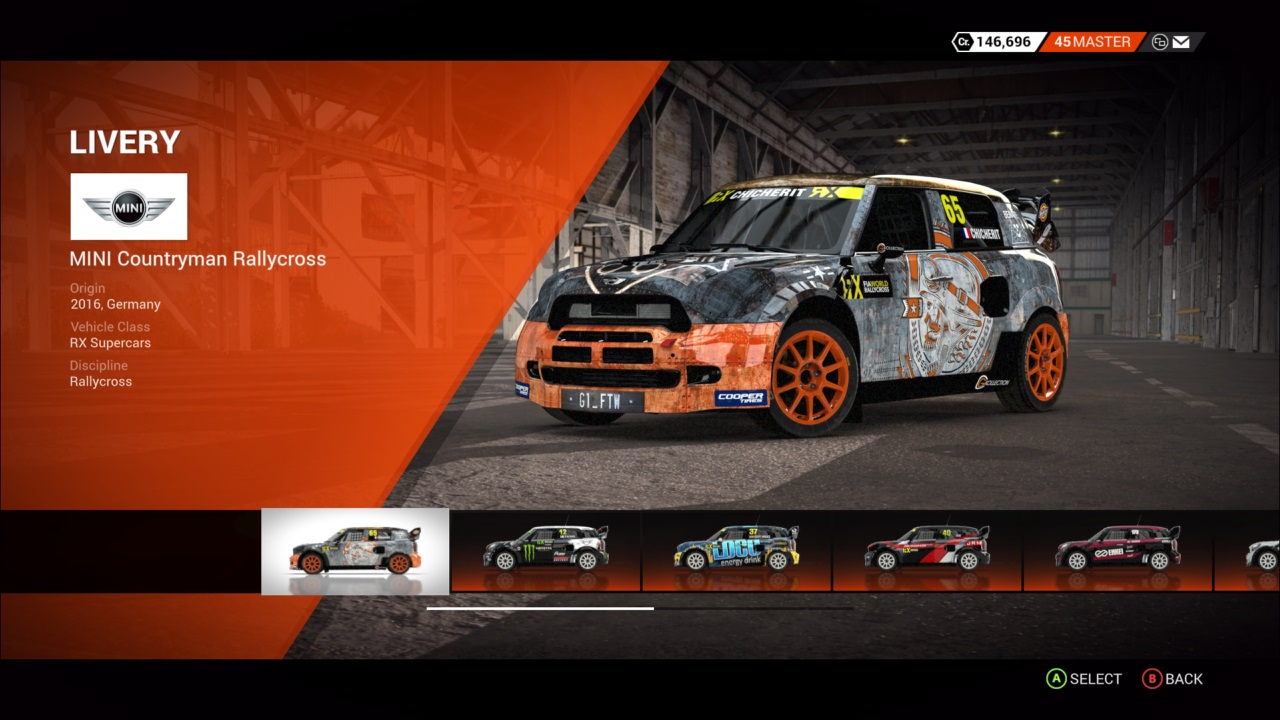Click the 45 MASTER rank badge
Viewport: 1280px width, 720px height.
(x=1092, y=42)
